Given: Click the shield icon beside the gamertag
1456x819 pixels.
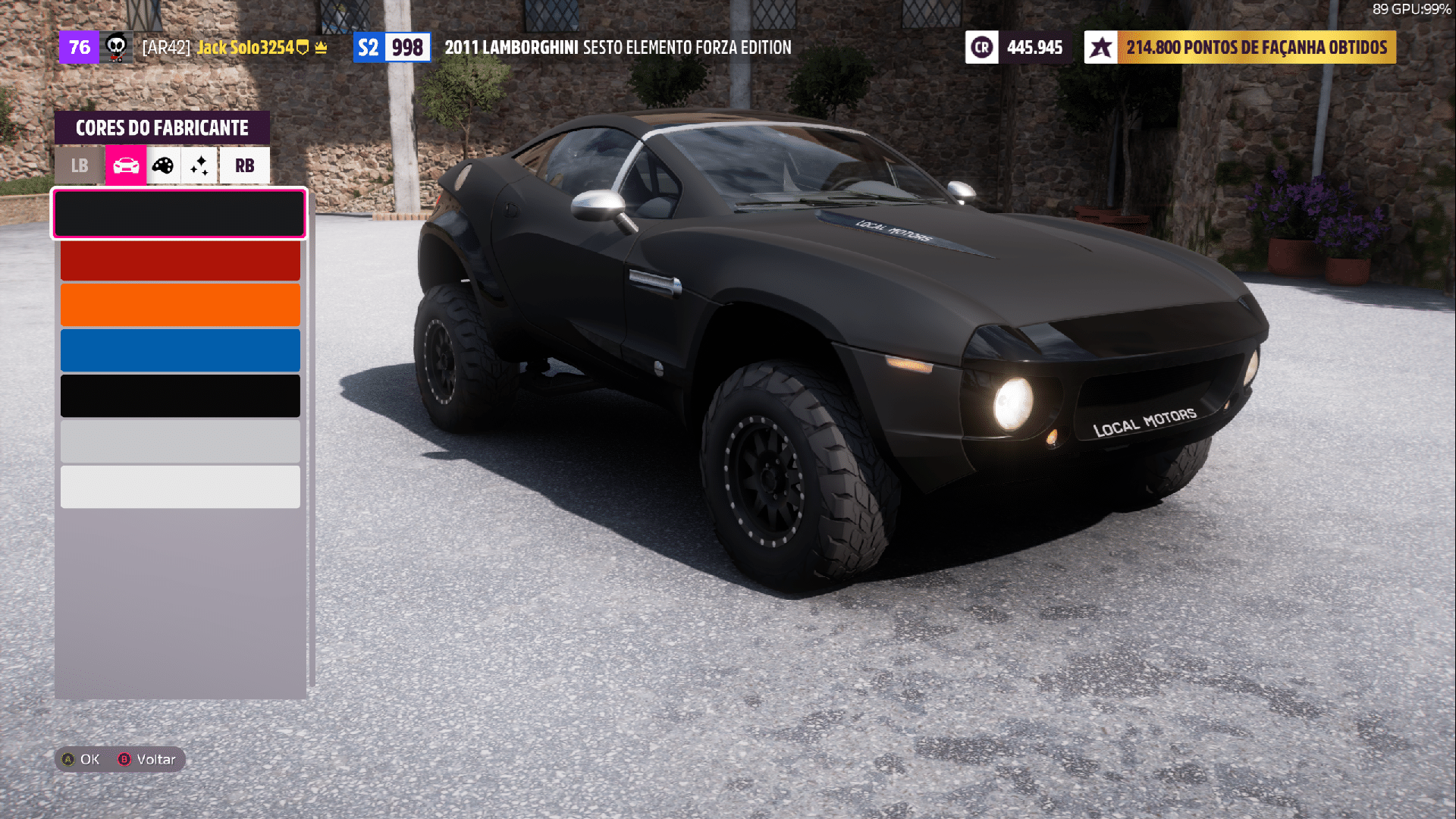Looking at the screenshot, I should click(303, 47).
